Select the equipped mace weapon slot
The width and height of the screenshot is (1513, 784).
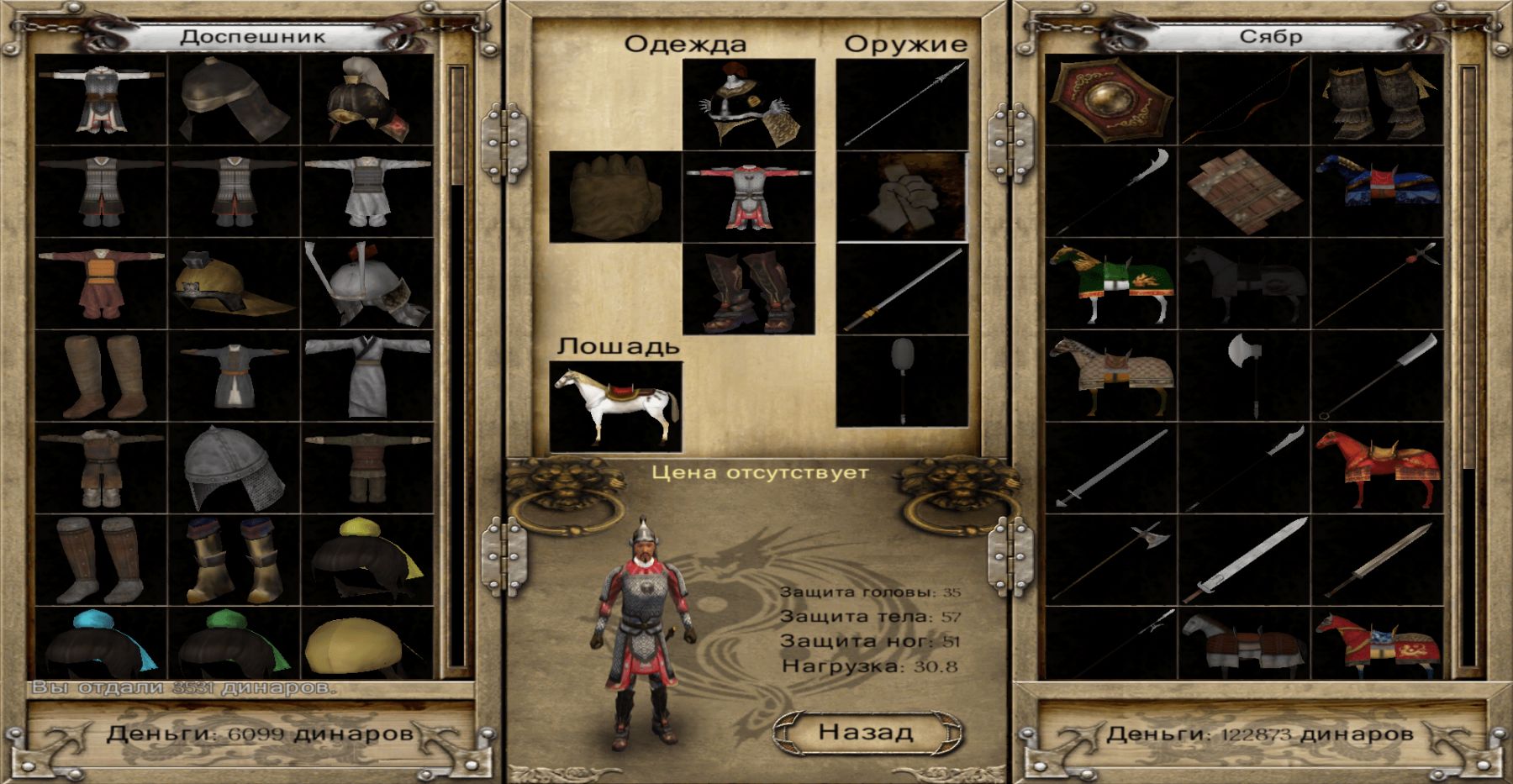point(902,381)
